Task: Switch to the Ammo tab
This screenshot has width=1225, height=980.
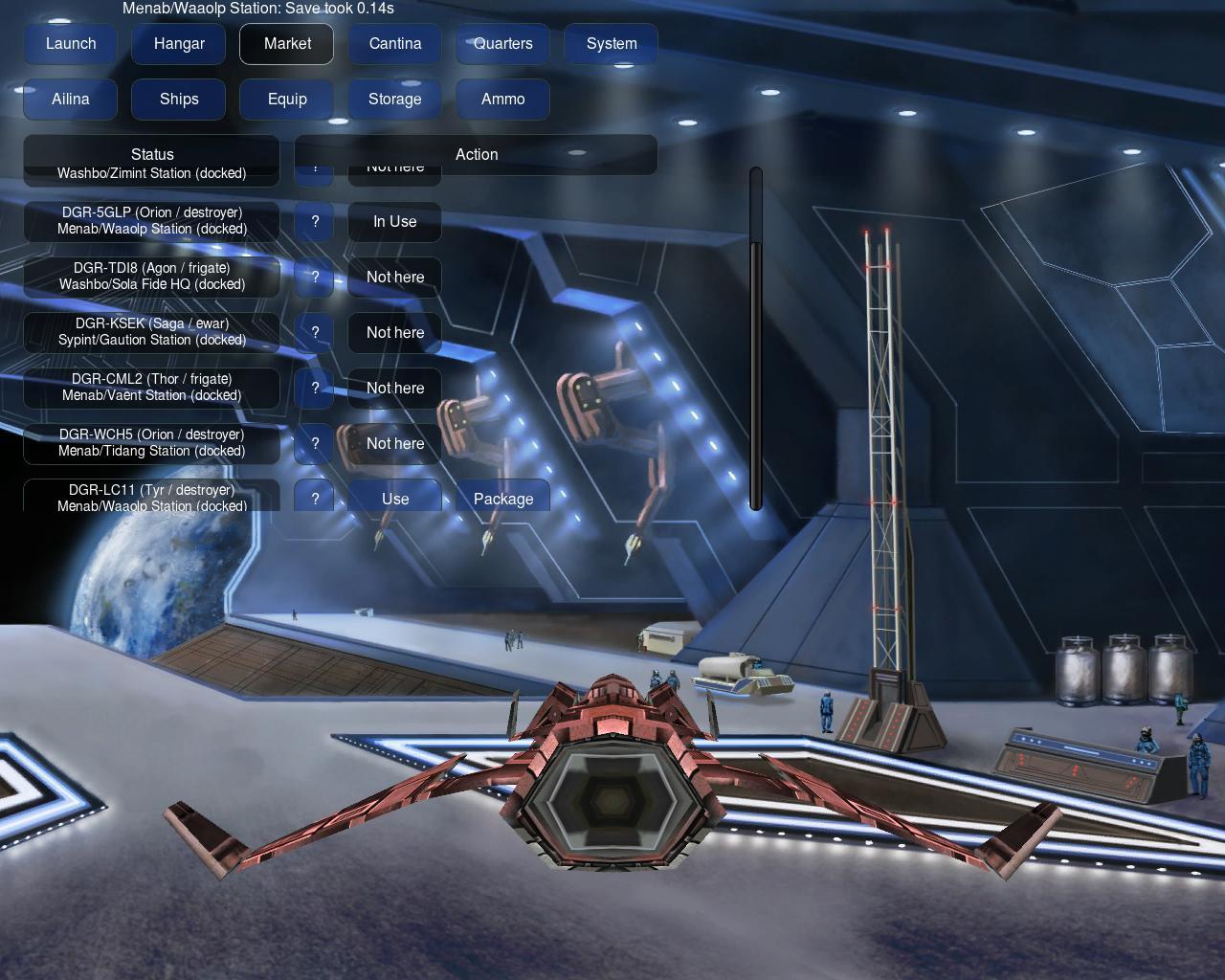Action: coord(503,100)
